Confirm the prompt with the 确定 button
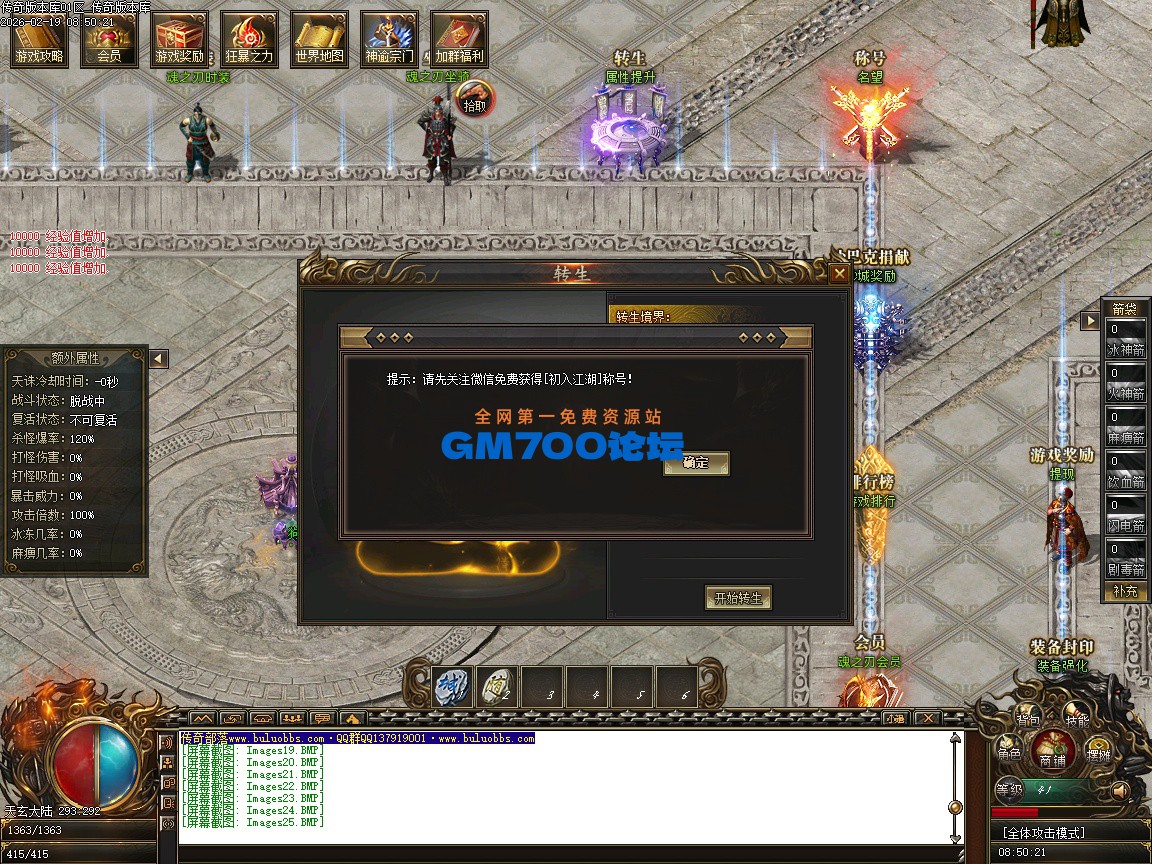The width and height of the screenshot is (1152, 864). click(x=696, y=463)
